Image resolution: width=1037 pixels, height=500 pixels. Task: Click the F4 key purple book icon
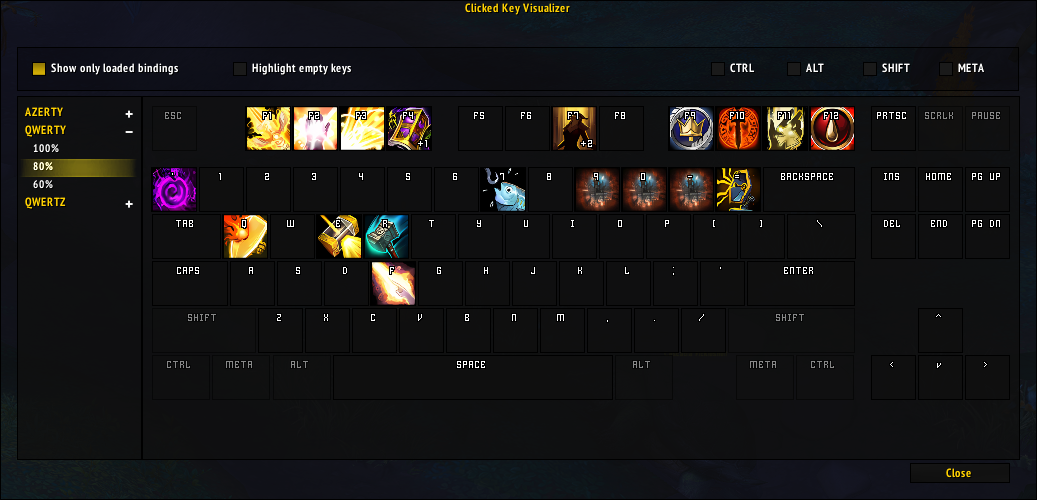[409, 129]
